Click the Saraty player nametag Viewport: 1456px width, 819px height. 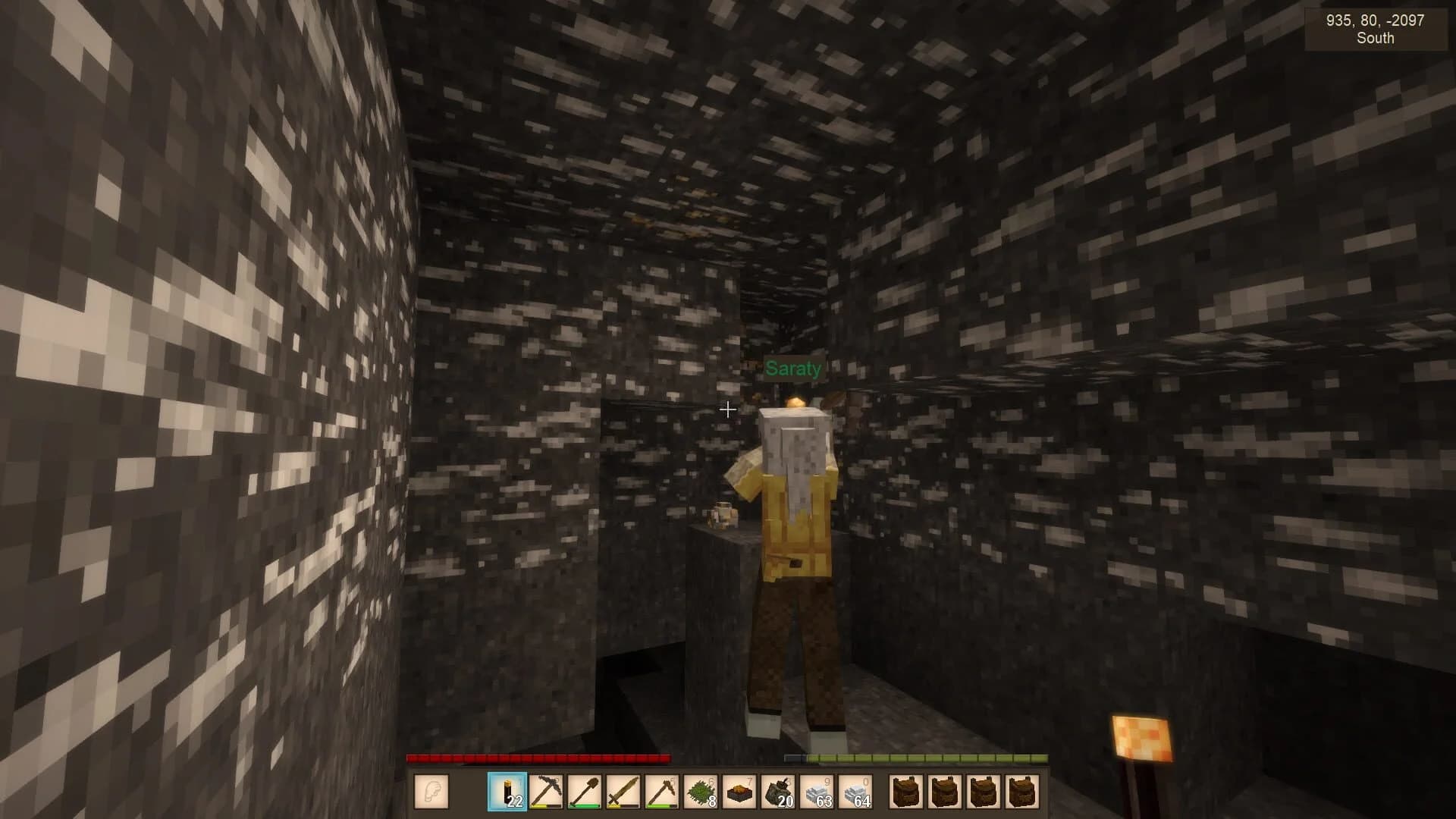click(793, 369)
